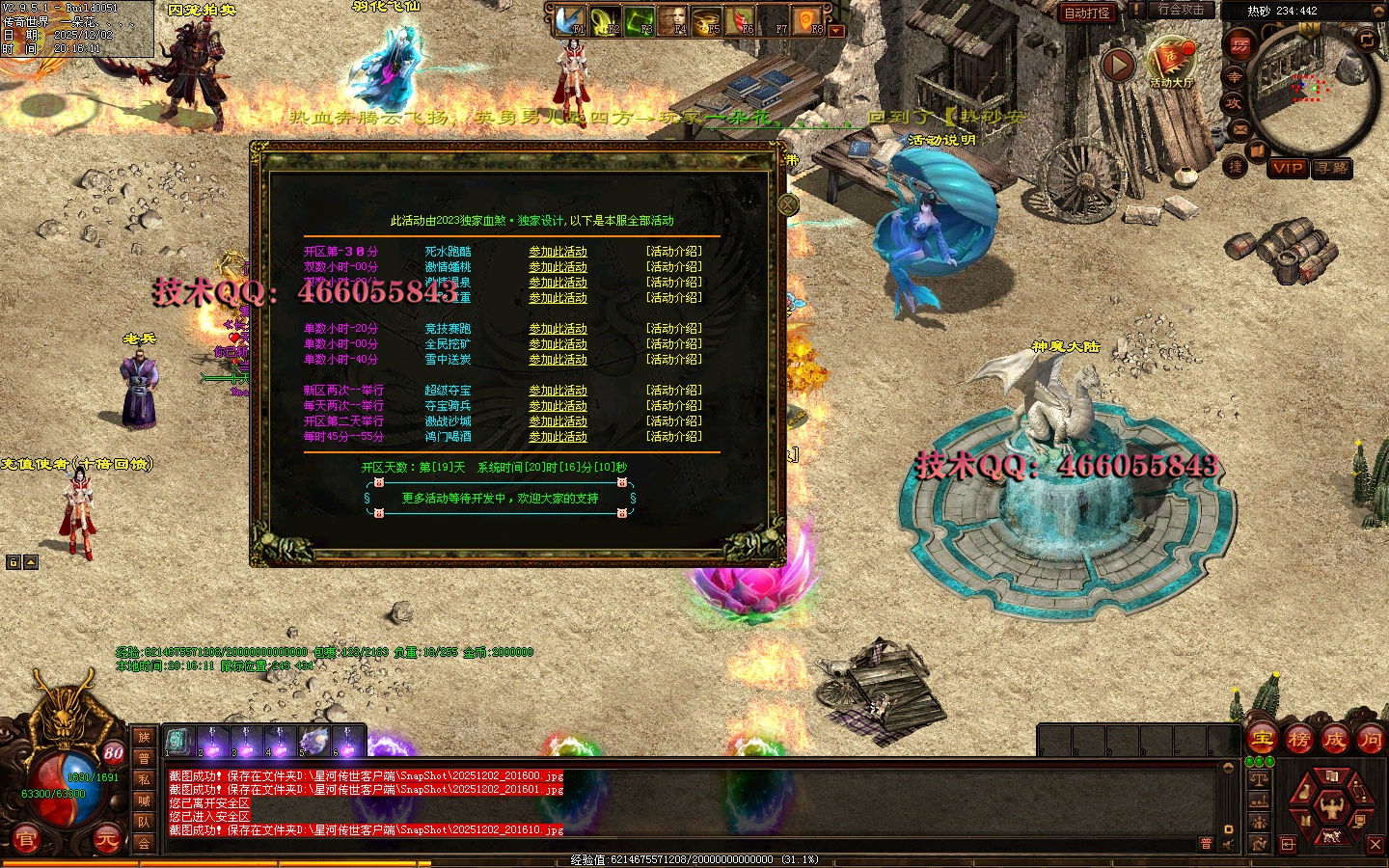The image size is (1389, 868).
Task: Select the 行会攻击 guild attack button
Action: (1181, 10)
